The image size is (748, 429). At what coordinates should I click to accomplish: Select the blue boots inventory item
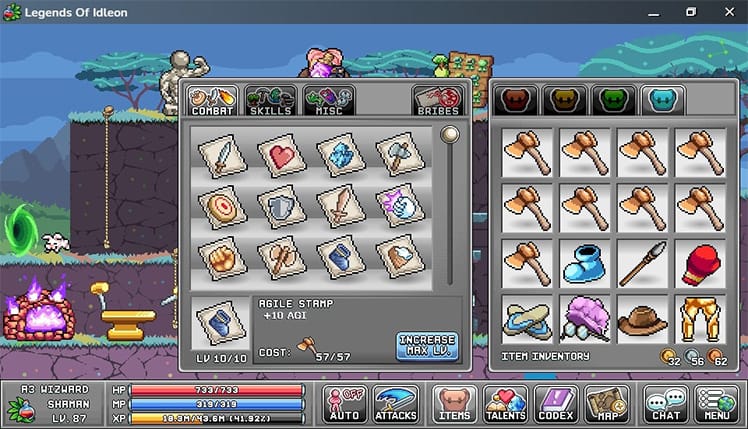tap(584, 263)
